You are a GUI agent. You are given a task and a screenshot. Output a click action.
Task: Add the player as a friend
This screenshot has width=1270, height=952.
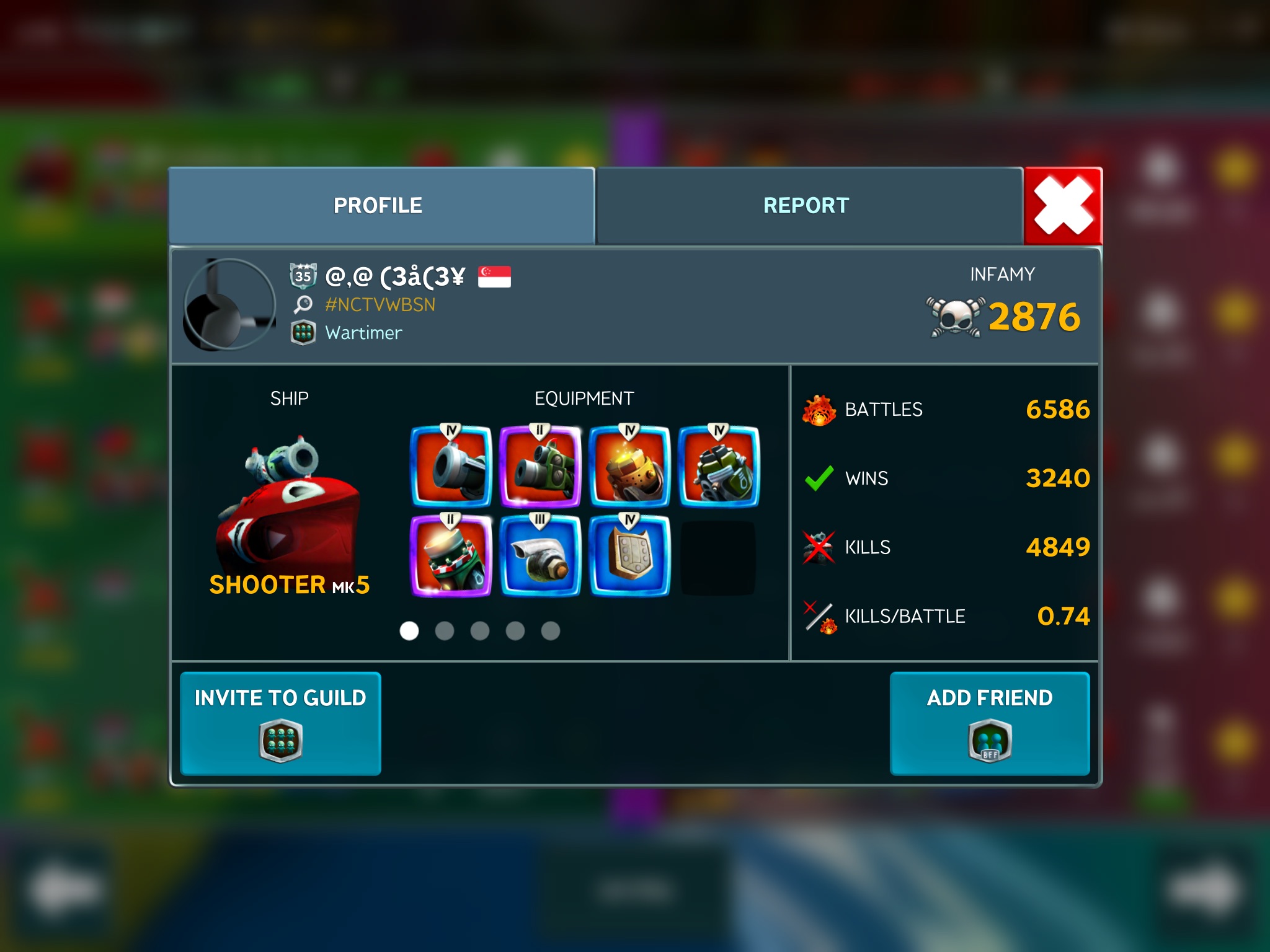pos(990,723)
